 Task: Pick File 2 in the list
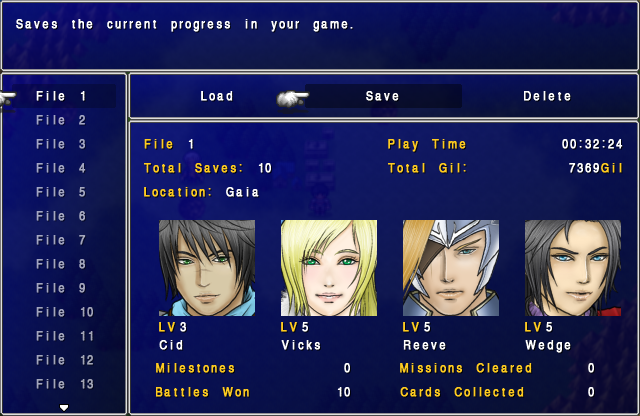[61, 121]
